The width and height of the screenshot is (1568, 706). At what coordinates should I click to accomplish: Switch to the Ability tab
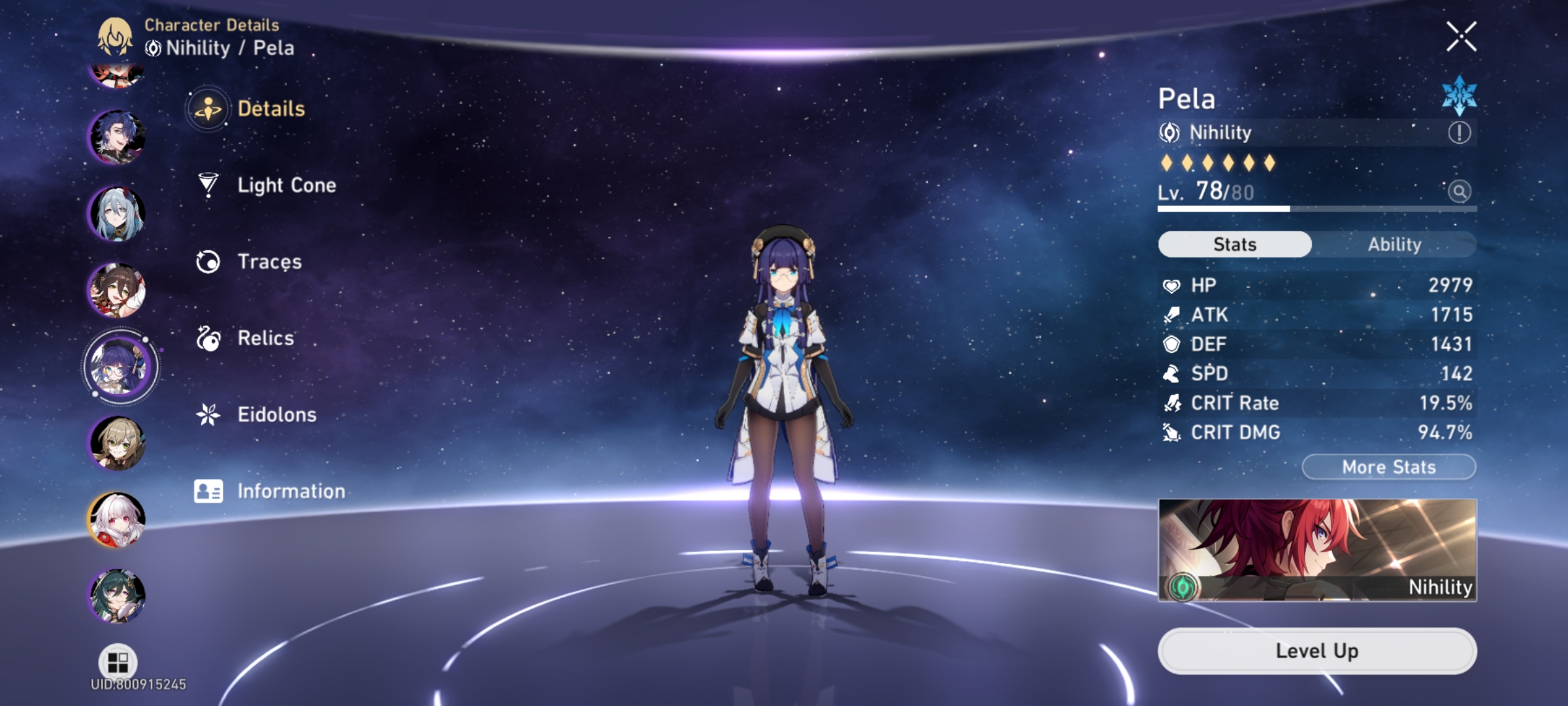1396,244
